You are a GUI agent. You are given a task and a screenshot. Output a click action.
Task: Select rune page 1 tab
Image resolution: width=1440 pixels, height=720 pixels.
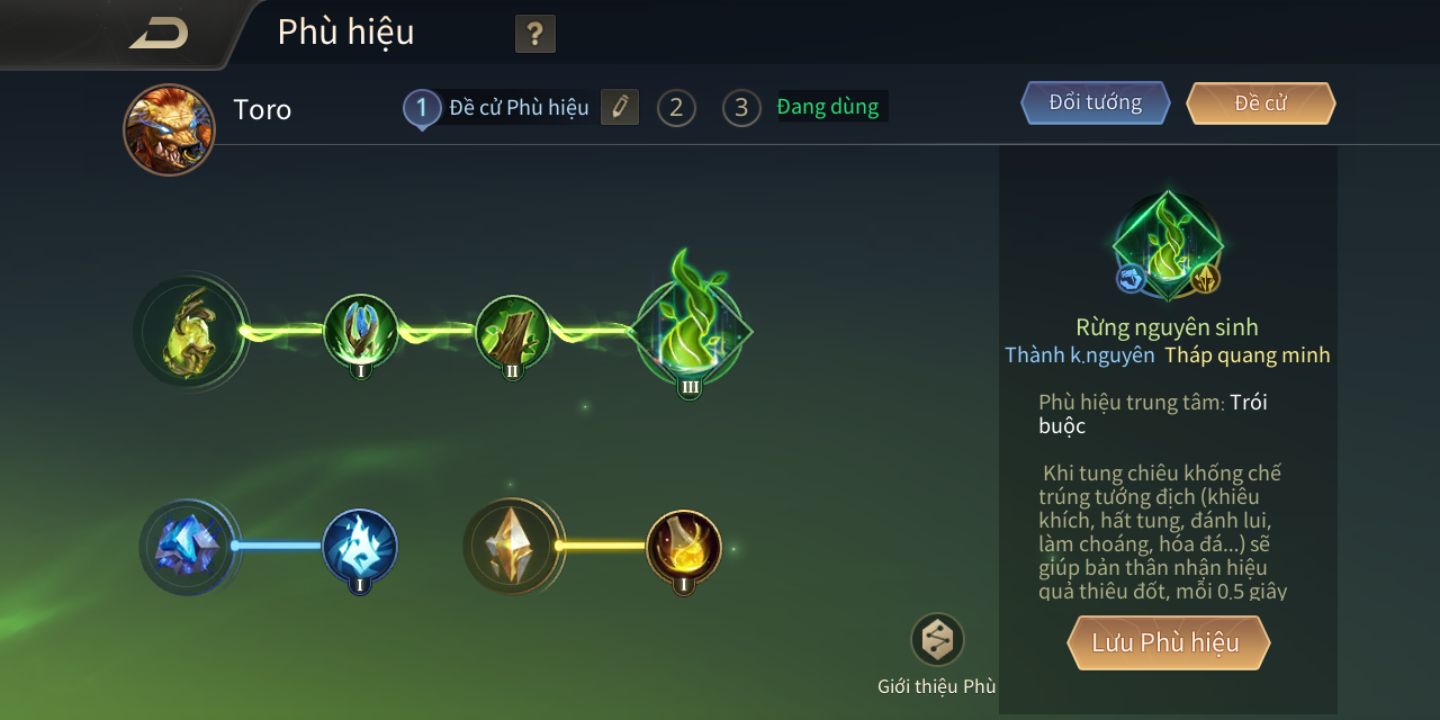point(421,108)
